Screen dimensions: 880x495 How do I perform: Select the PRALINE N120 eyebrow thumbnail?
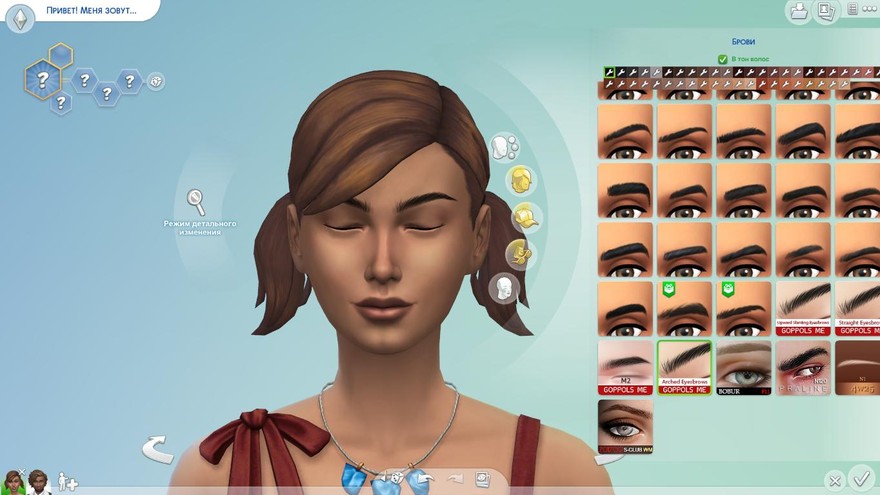(803, 367)
